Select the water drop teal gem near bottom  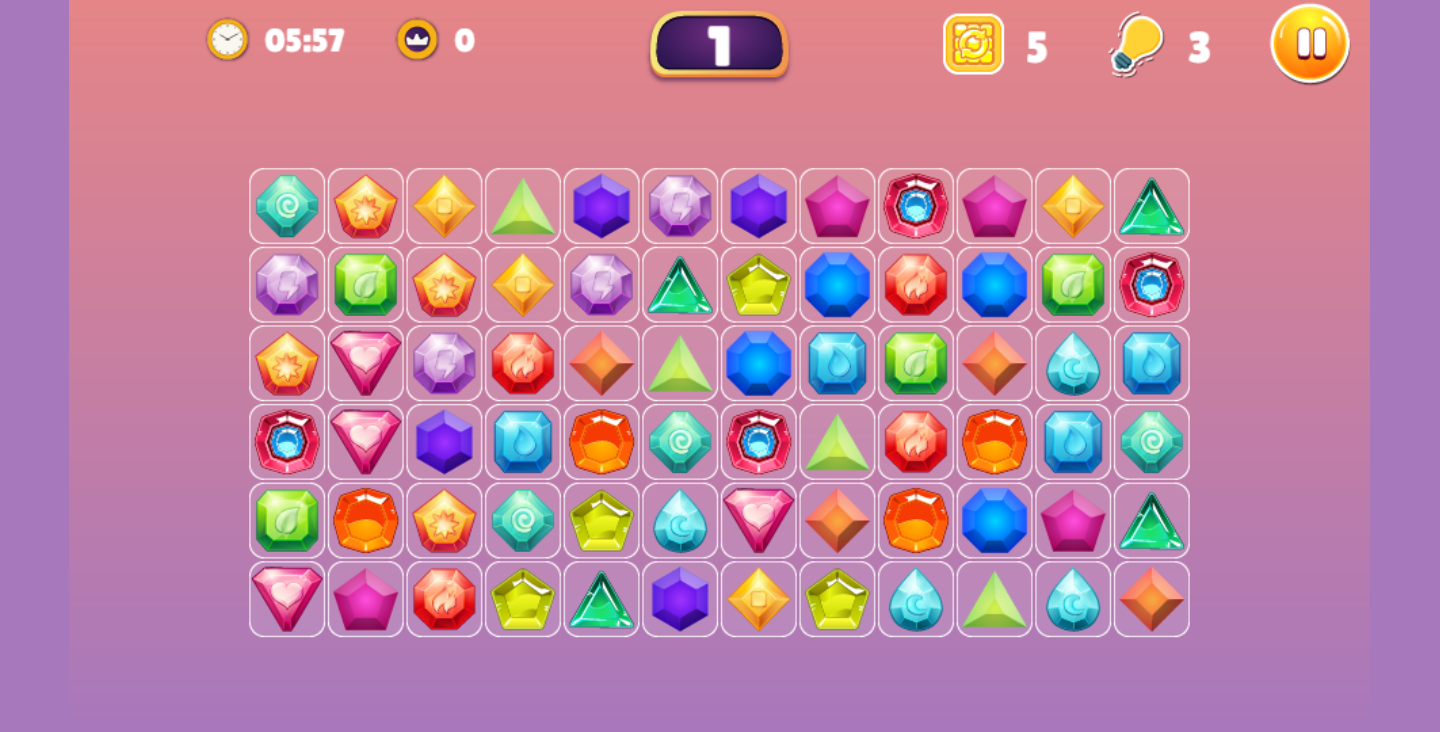tap(916, 598)
